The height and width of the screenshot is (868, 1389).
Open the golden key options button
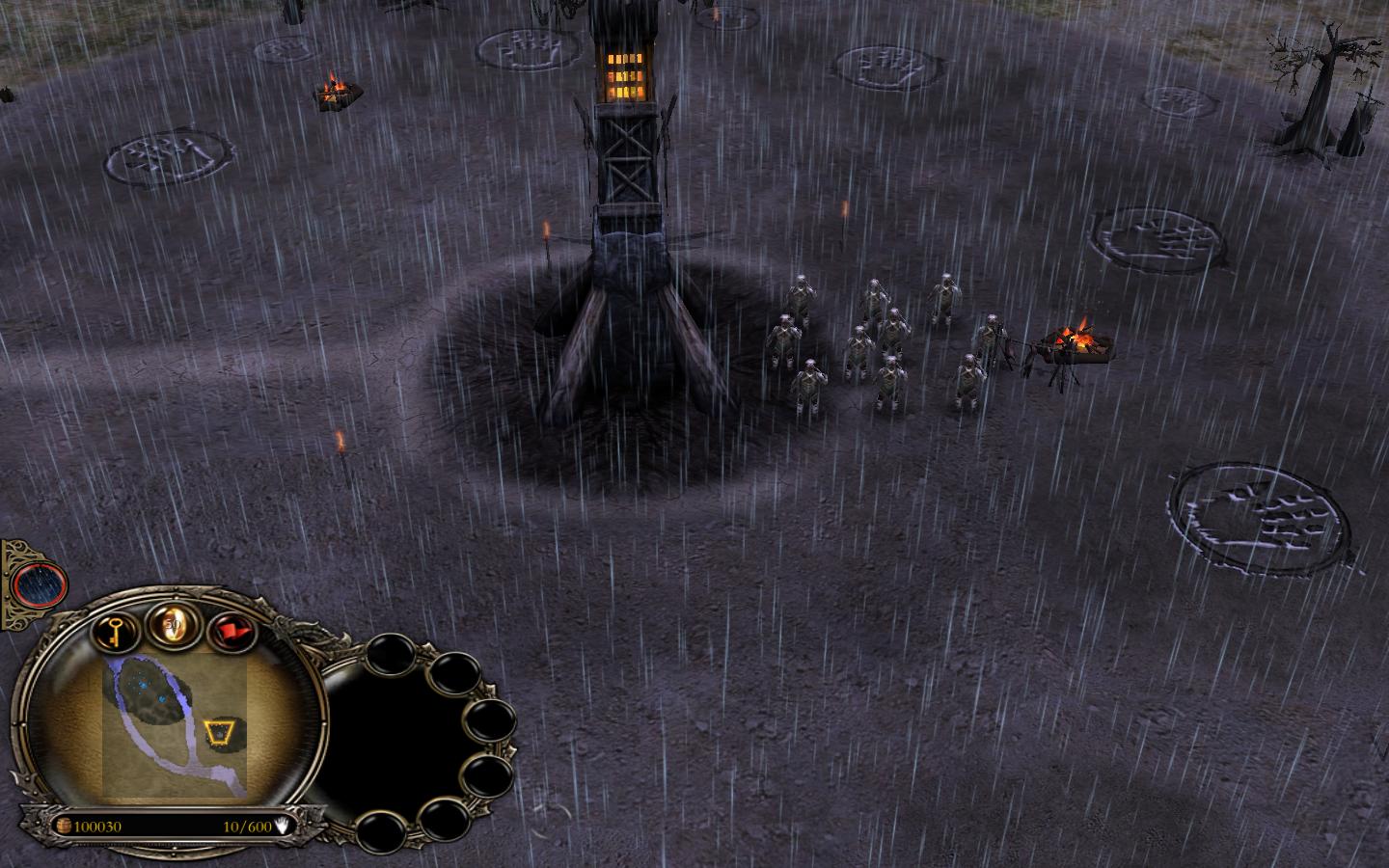click(115, 633)
